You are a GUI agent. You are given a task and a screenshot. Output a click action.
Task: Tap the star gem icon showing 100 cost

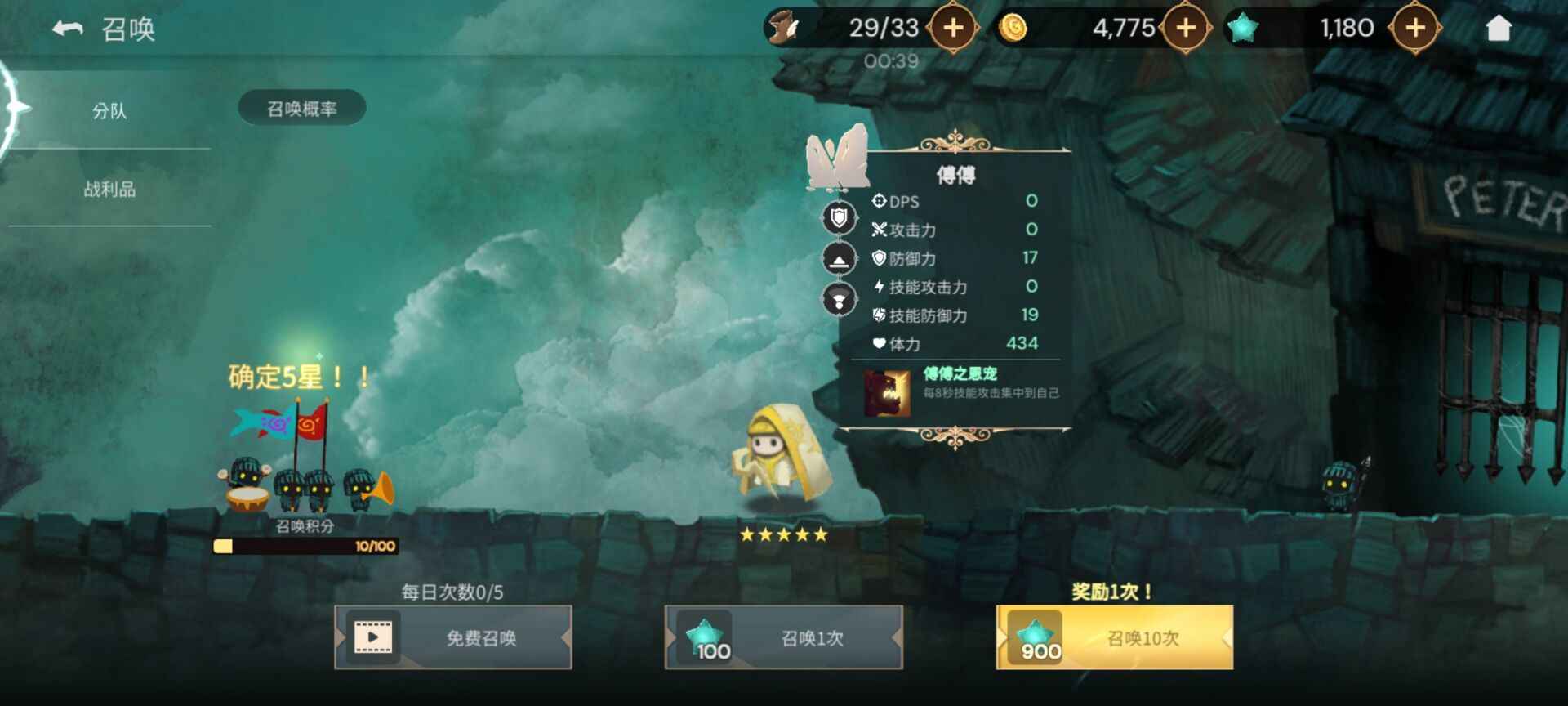tap(707, 636)
